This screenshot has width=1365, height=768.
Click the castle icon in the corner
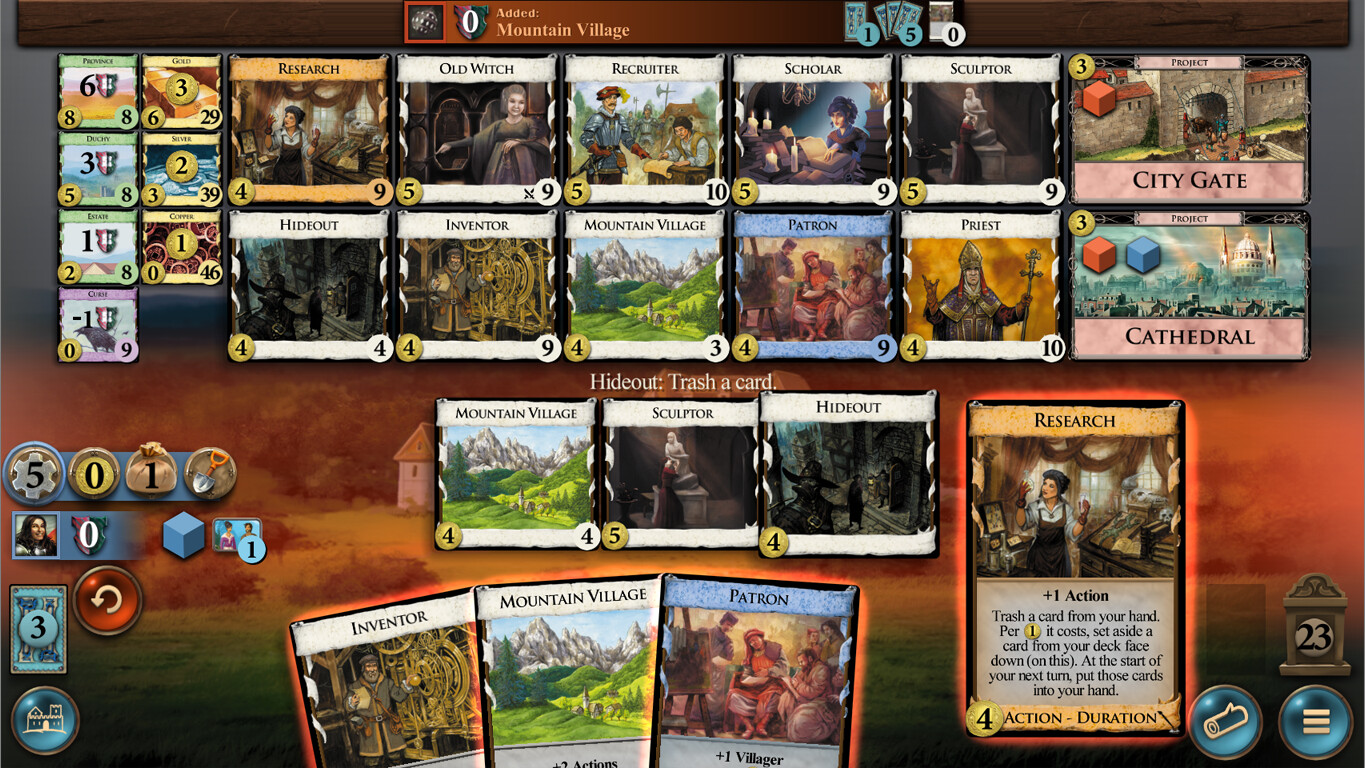(x=47, y=719)
